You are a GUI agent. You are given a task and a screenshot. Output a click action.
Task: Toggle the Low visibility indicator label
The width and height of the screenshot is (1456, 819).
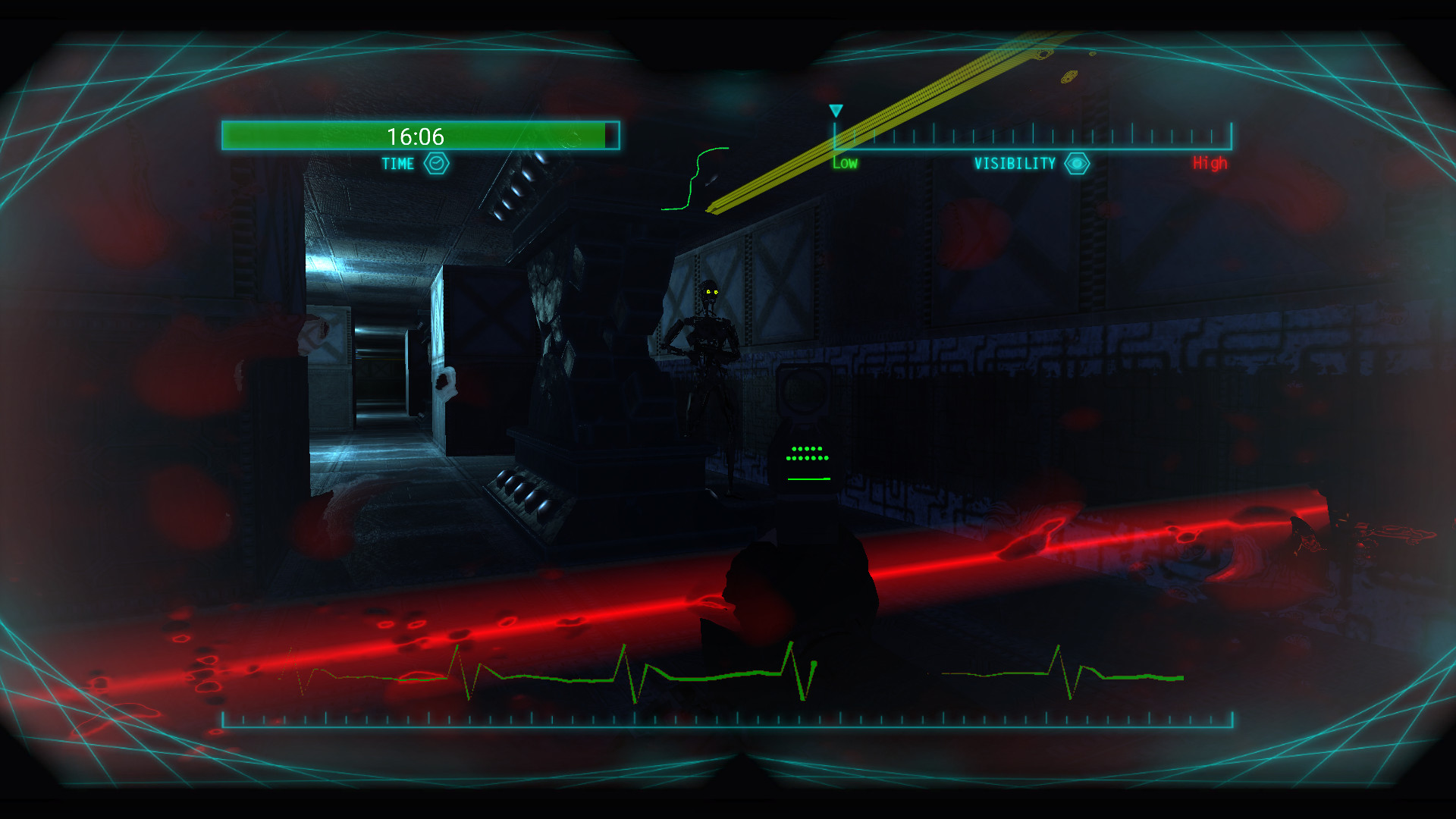tap(844, 162)
